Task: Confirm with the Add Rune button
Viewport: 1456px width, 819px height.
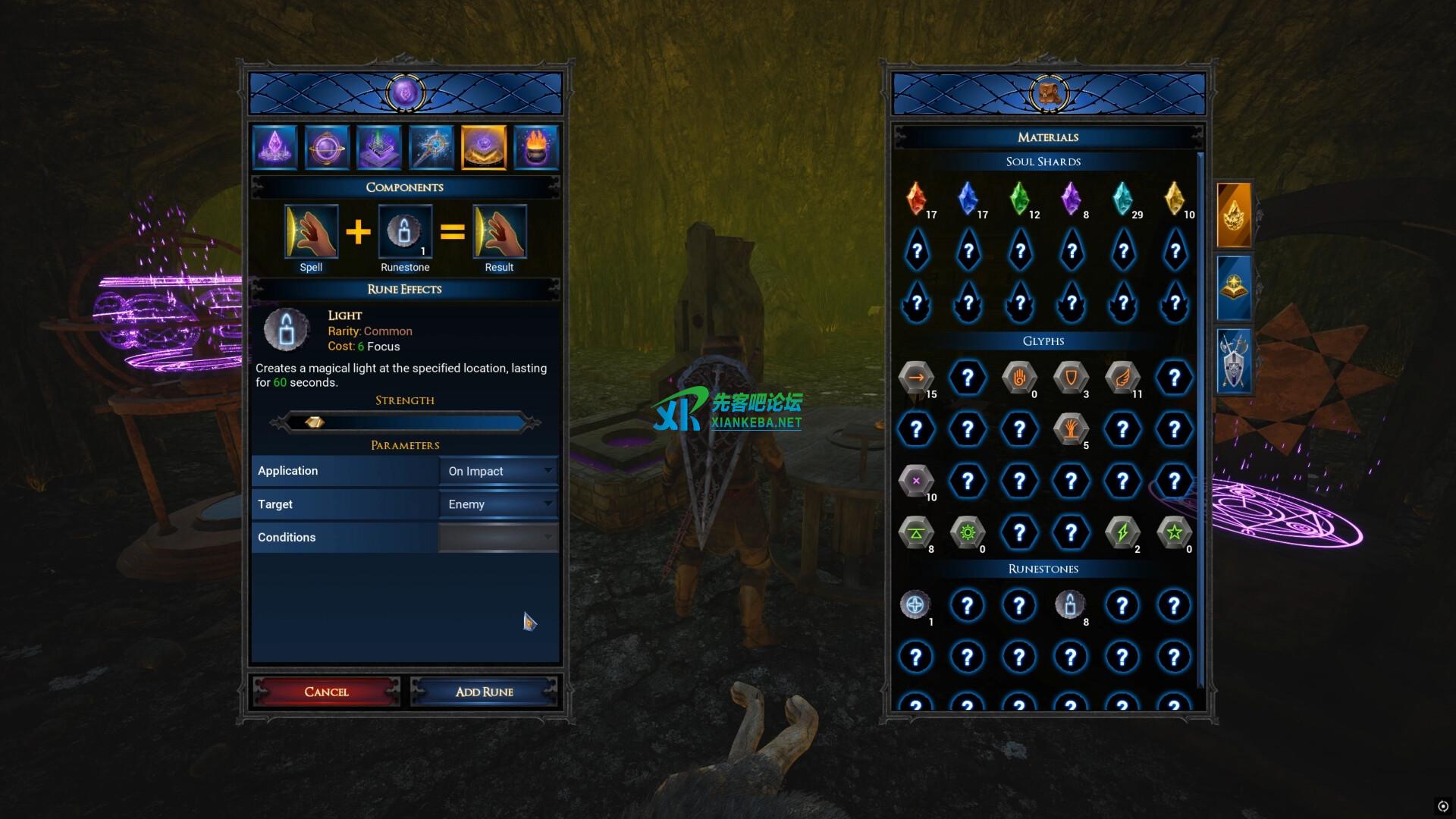Action: (x=484, y=692)
